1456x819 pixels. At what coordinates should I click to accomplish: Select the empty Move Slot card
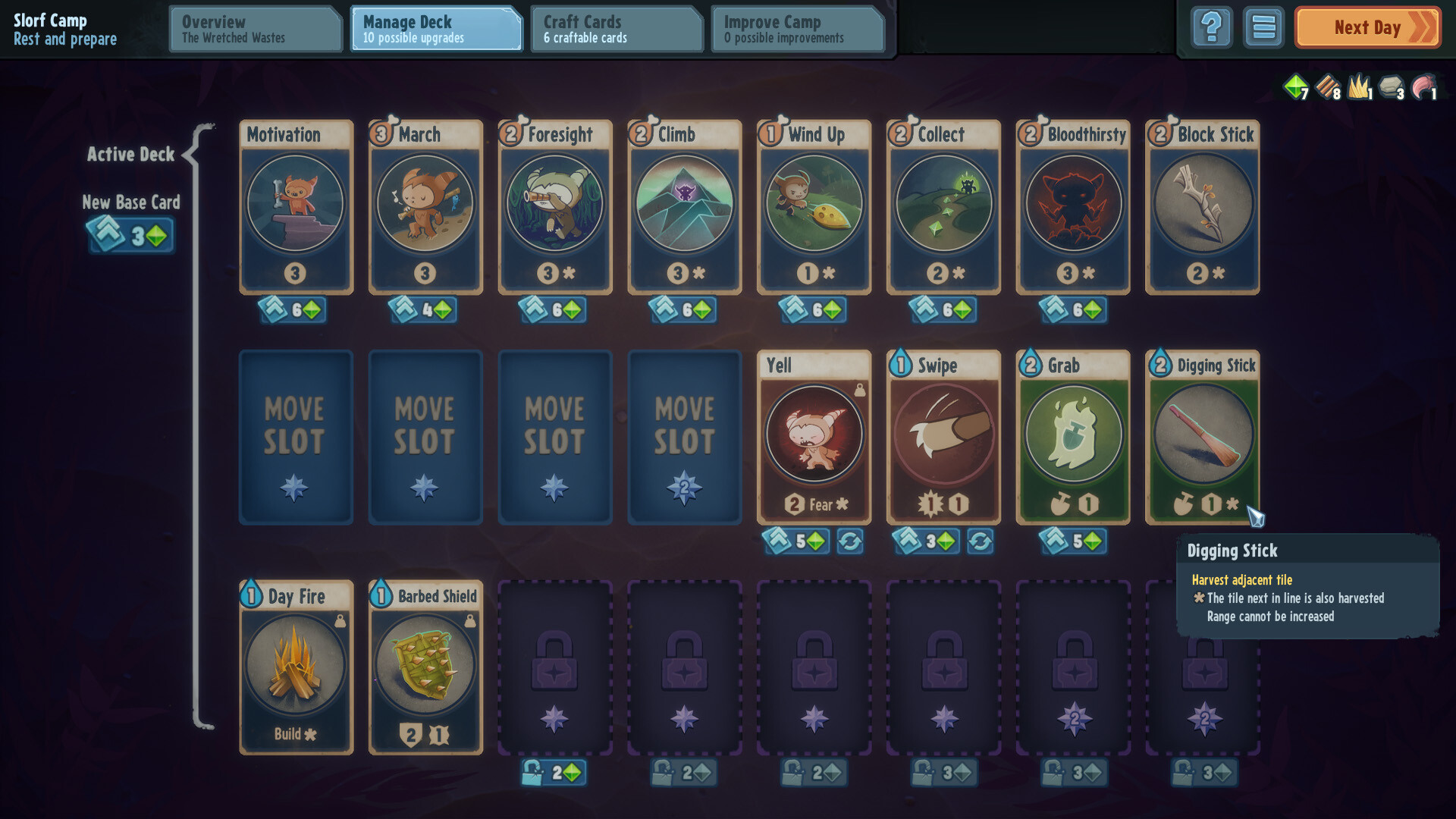[295, 438]
